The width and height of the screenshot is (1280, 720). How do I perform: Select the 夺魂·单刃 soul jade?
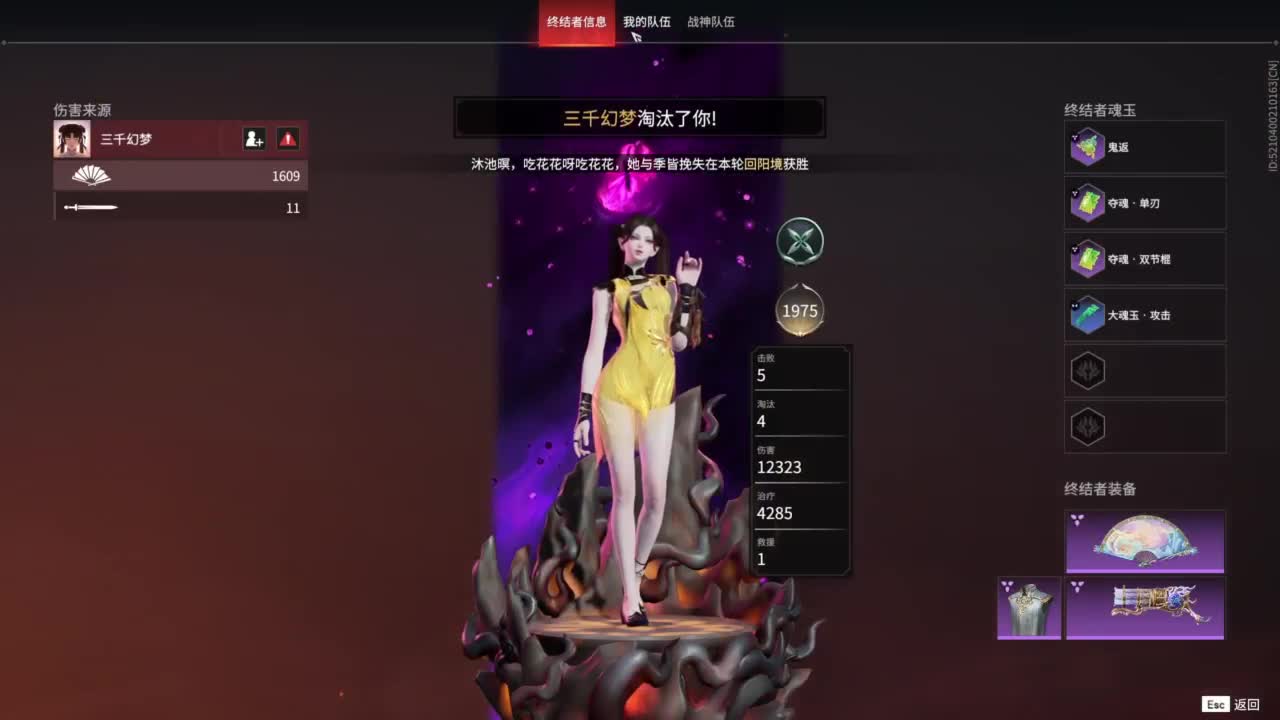coord(1144,203)
